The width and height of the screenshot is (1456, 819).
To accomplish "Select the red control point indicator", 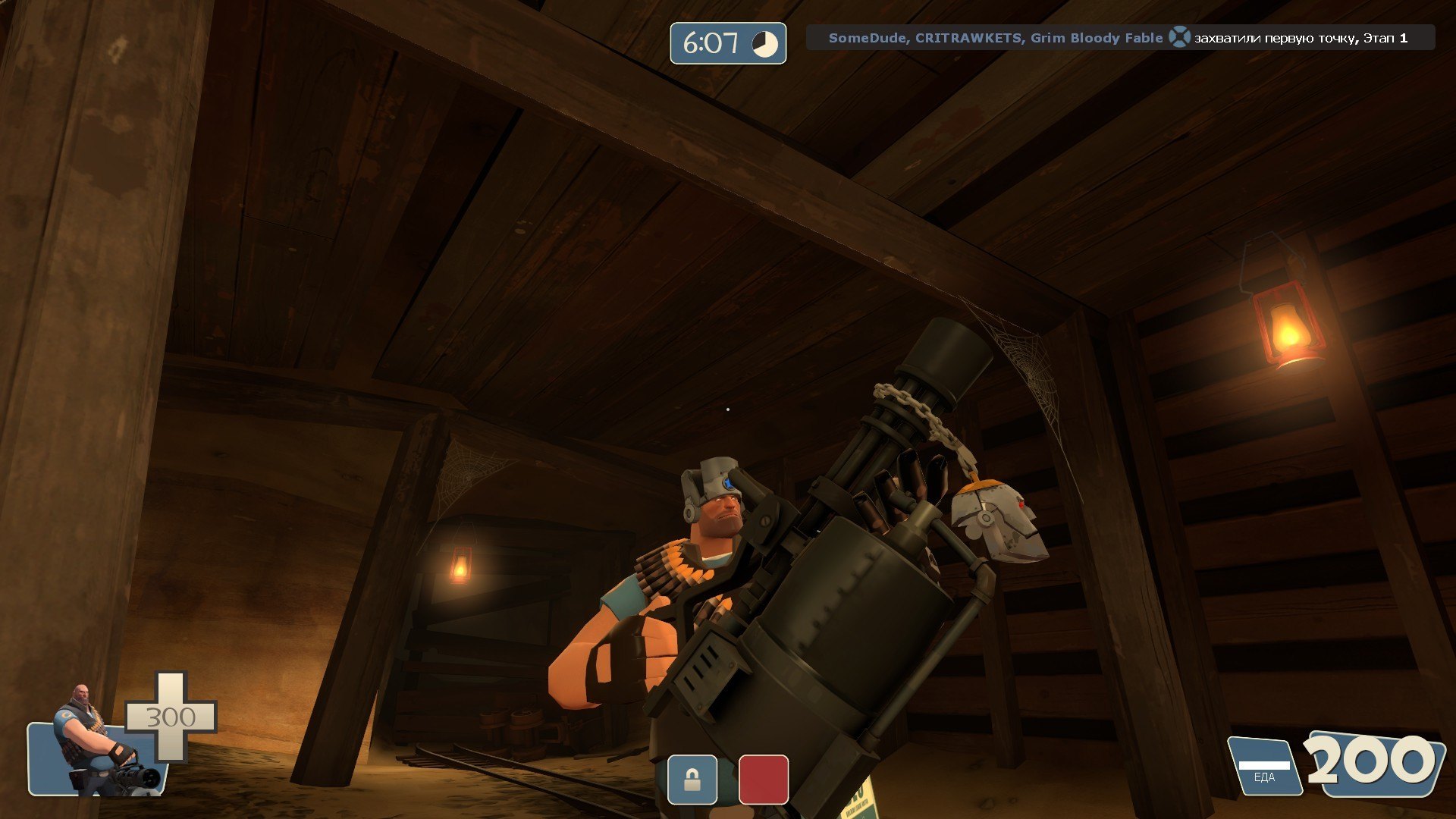I will click(x=763, y=779).
